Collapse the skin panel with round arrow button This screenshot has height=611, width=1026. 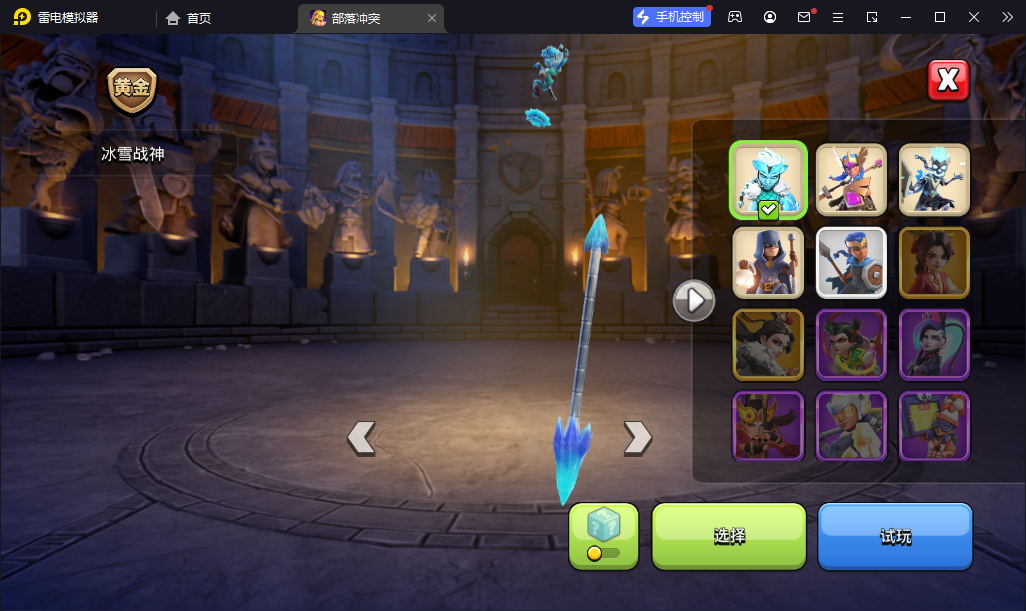pos(694,299)
